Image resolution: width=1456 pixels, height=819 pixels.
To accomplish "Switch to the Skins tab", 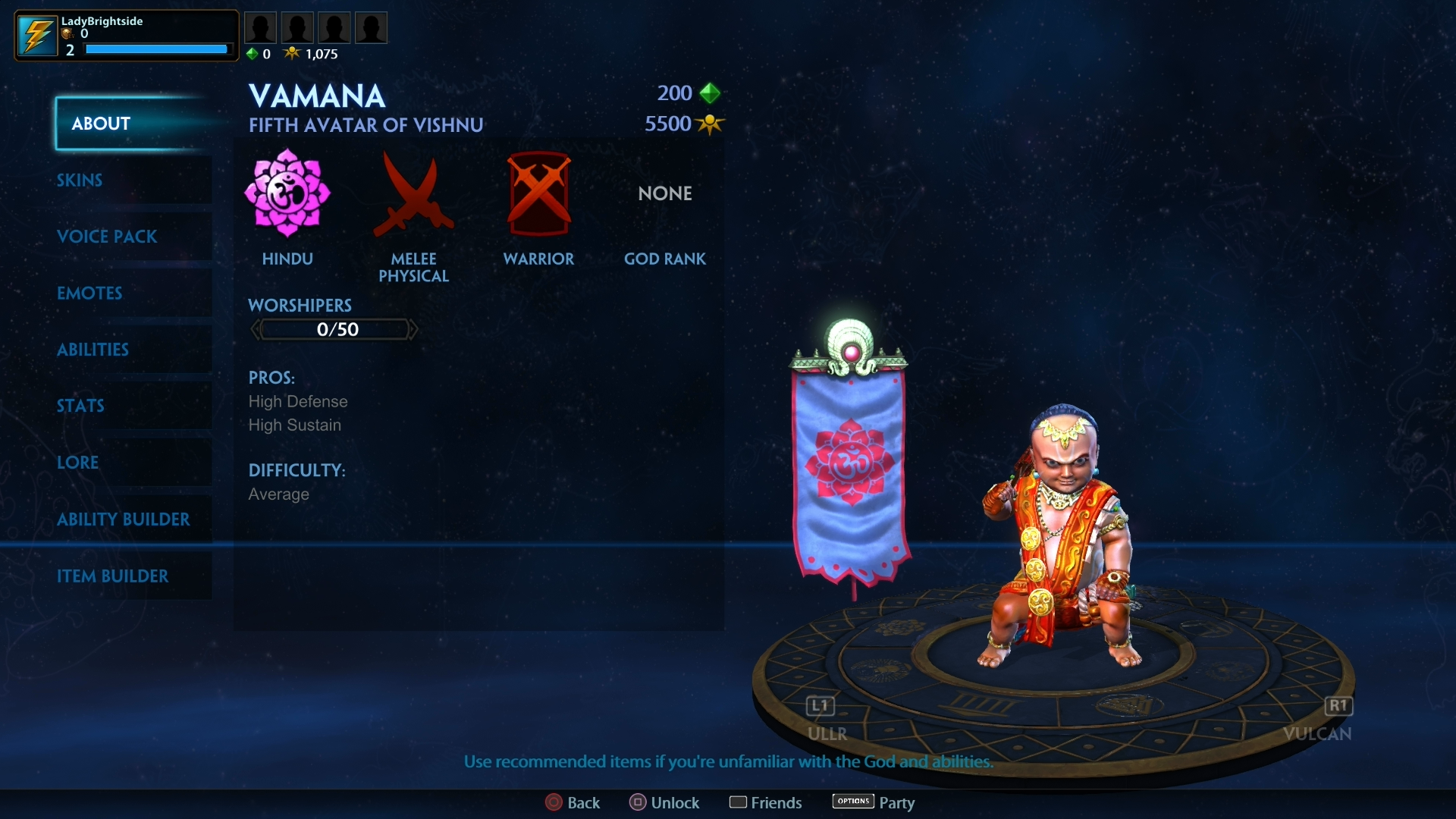I will coord(79,180).
